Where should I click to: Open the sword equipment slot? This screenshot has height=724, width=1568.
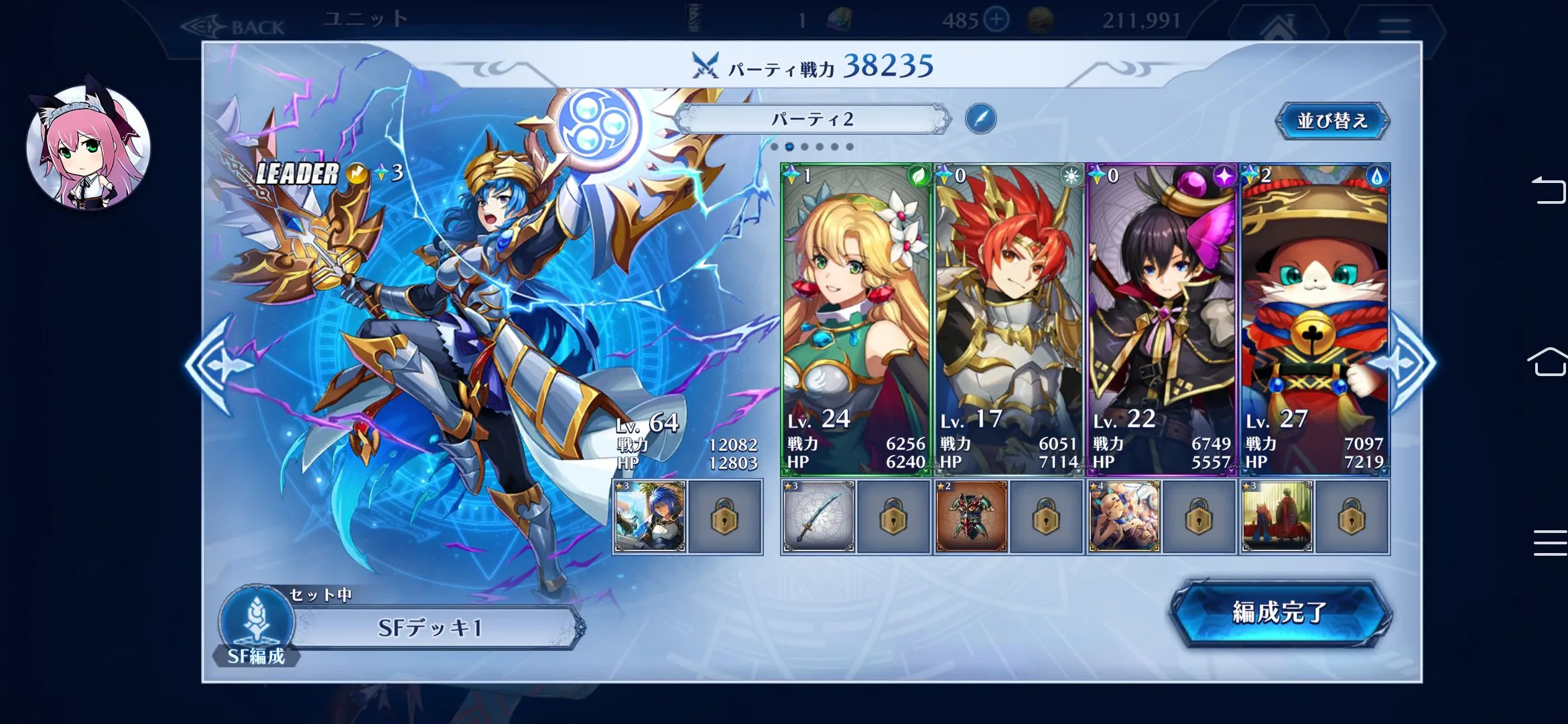click(819, 517)
